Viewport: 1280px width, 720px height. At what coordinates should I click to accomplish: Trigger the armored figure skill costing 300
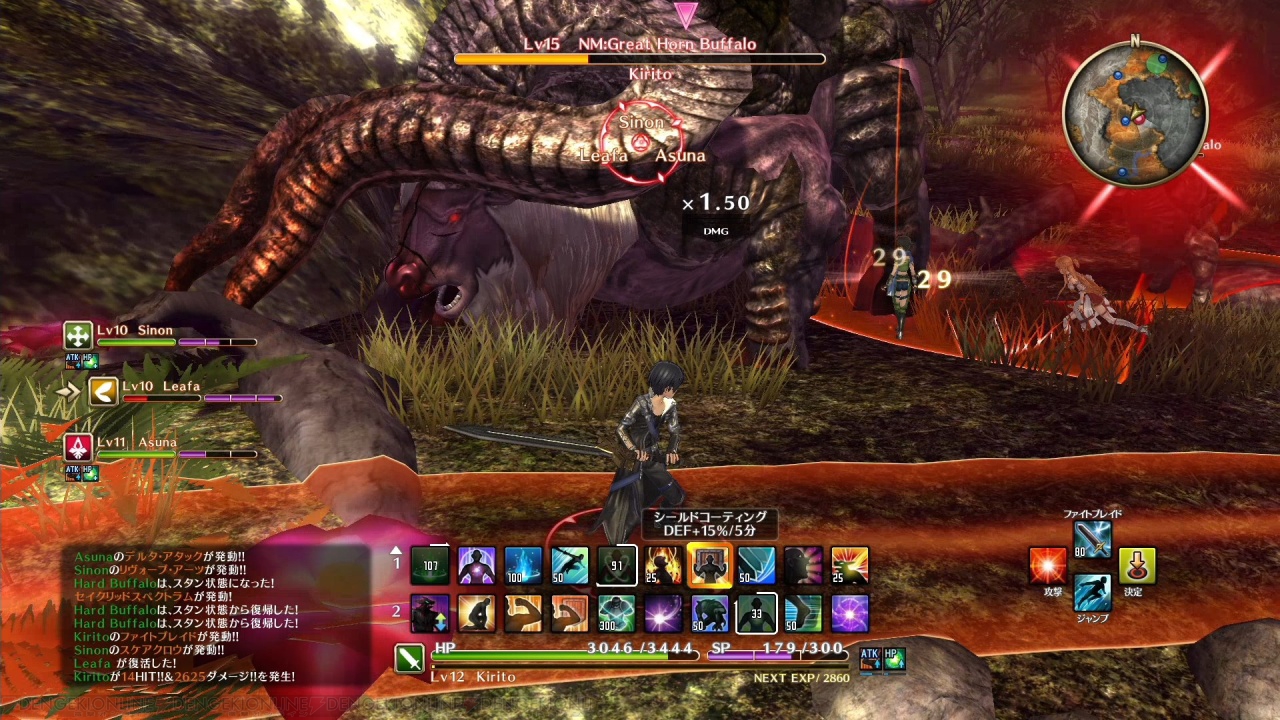tap(616, 613)
